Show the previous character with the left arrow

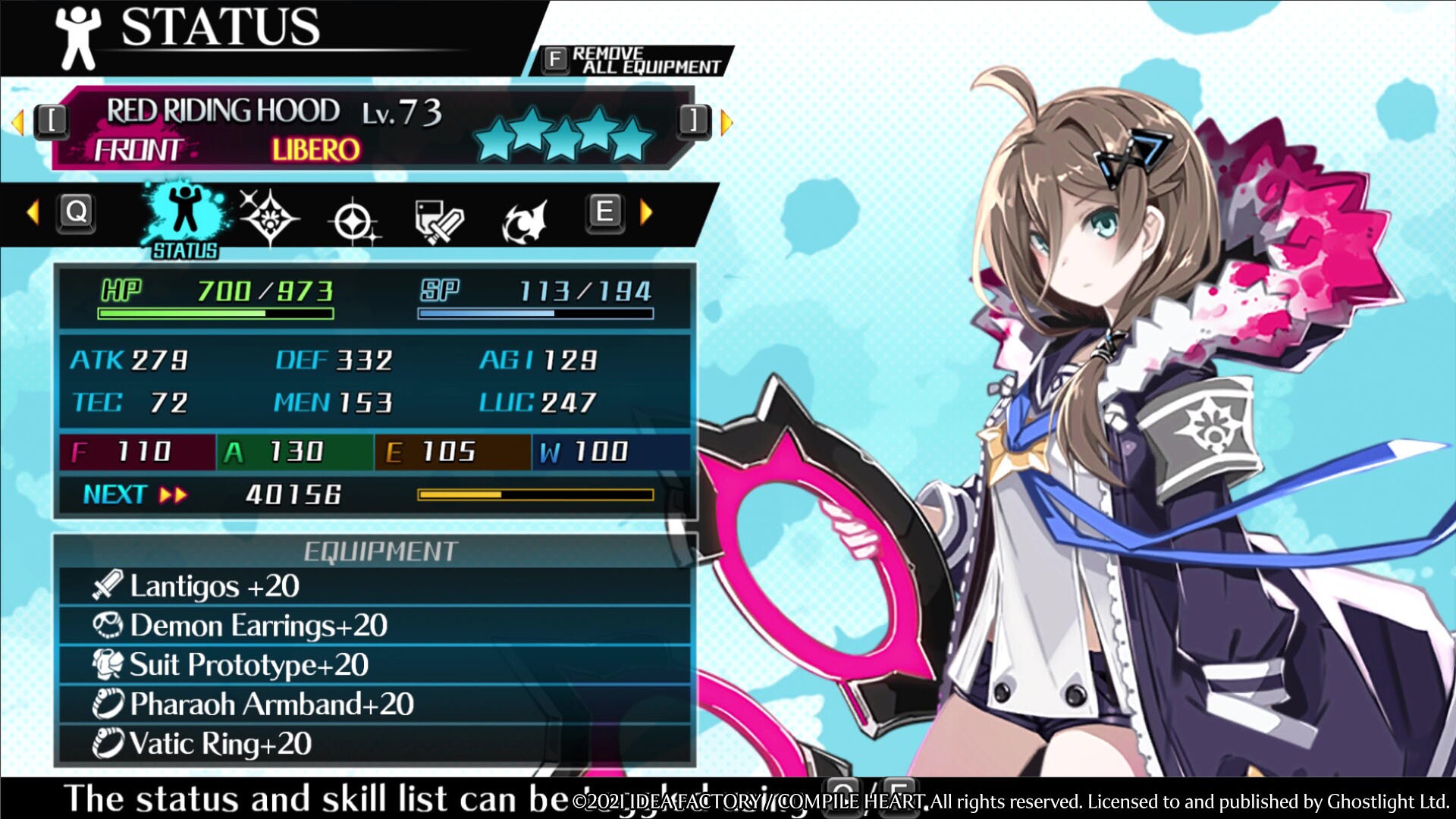(x=18, y=121)
